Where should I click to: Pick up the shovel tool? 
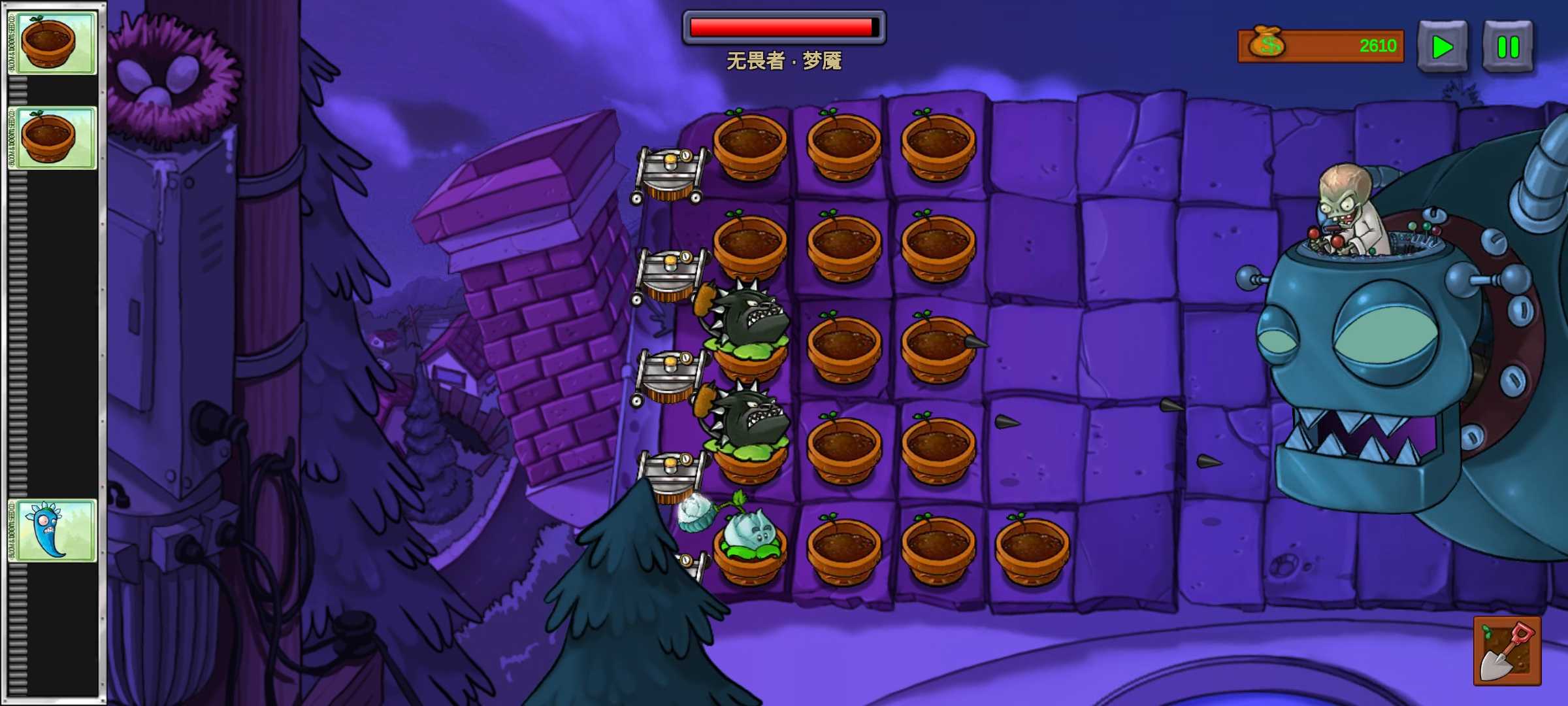tap(1507, 650)
